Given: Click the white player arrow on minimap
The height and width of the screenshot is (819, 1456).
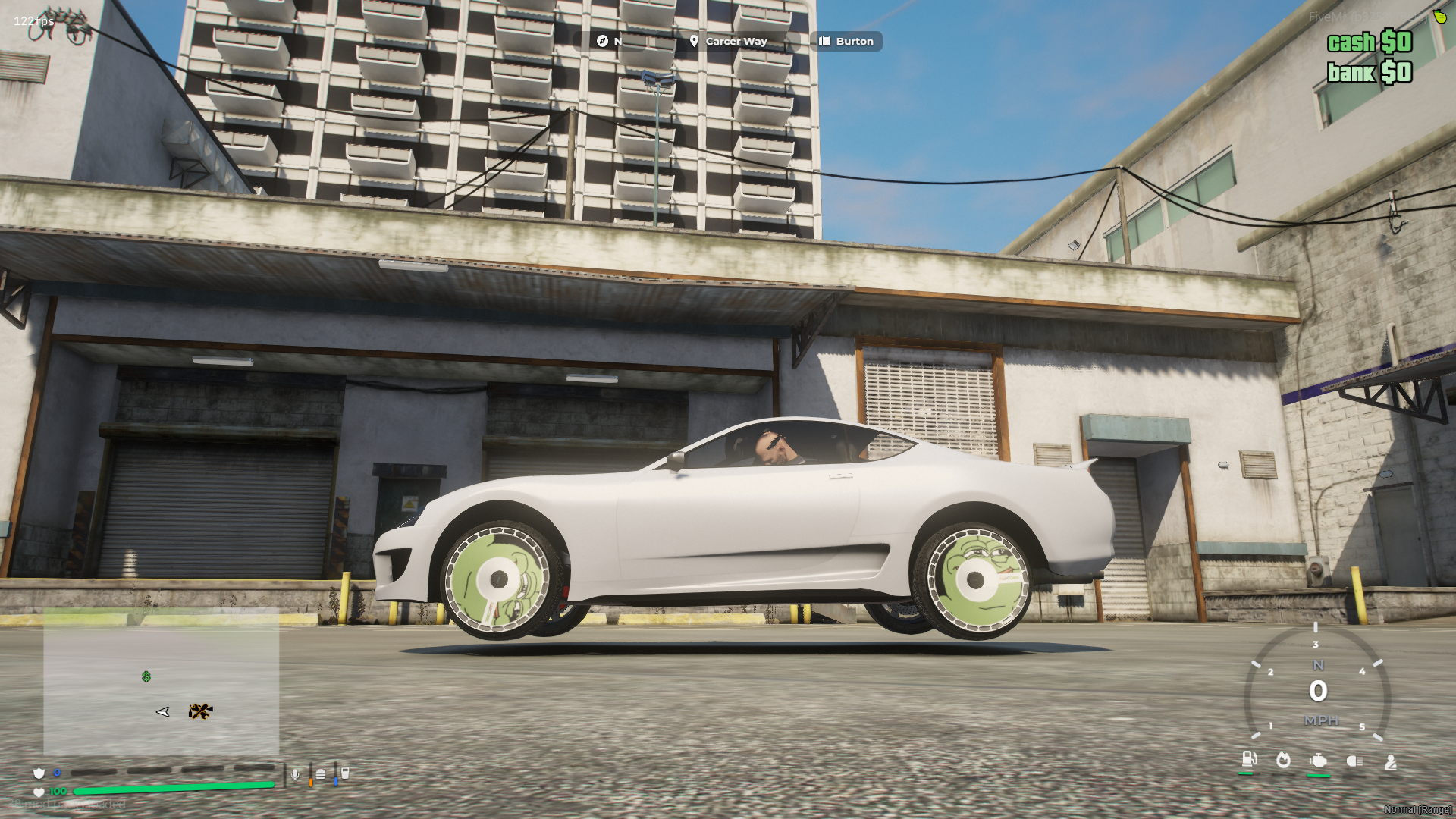Looking at the screenshot, I should tap(162, 711).
